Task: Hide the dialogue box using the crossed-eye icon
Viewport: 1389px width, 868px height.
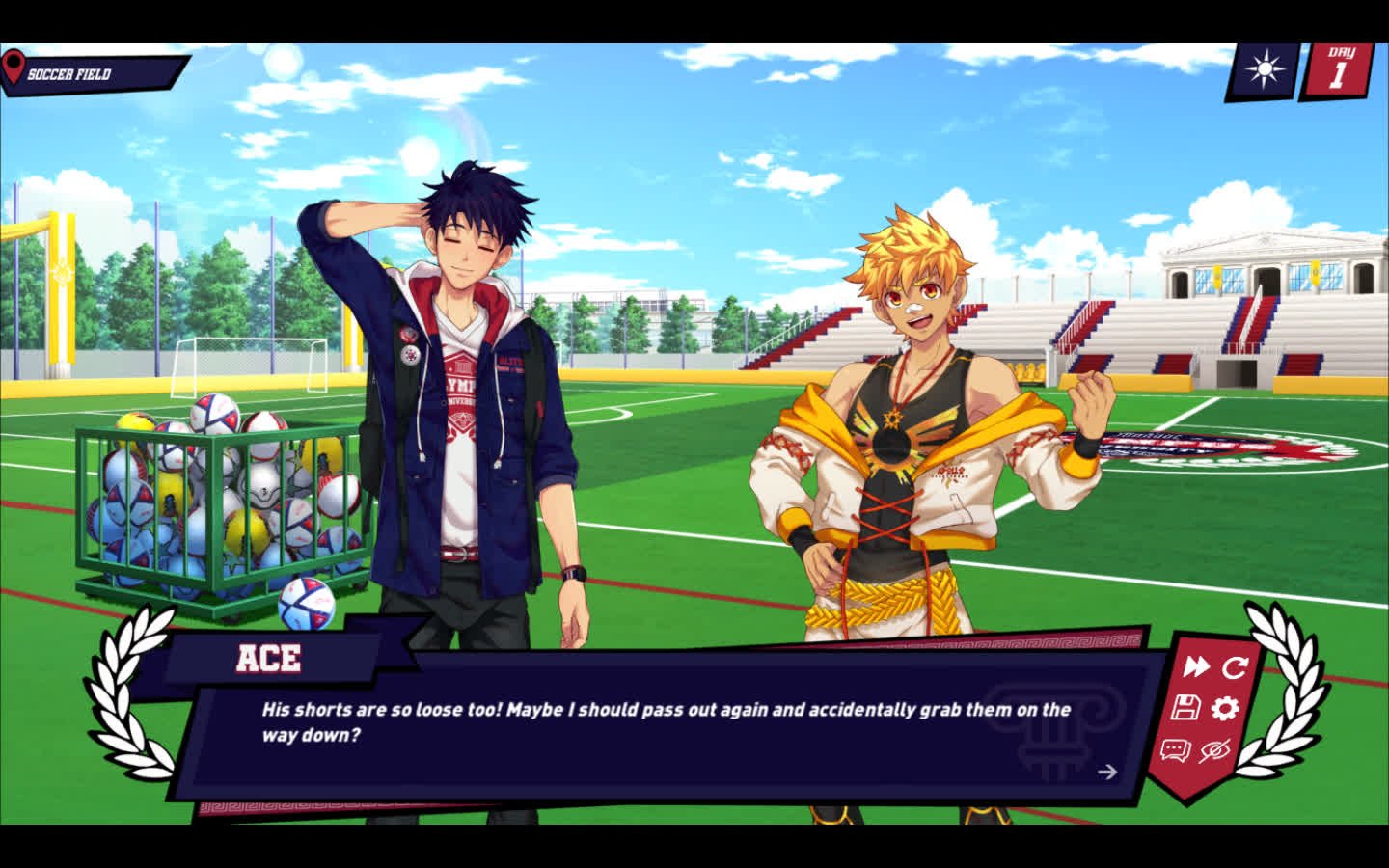Action: [x=1214, y=750]
